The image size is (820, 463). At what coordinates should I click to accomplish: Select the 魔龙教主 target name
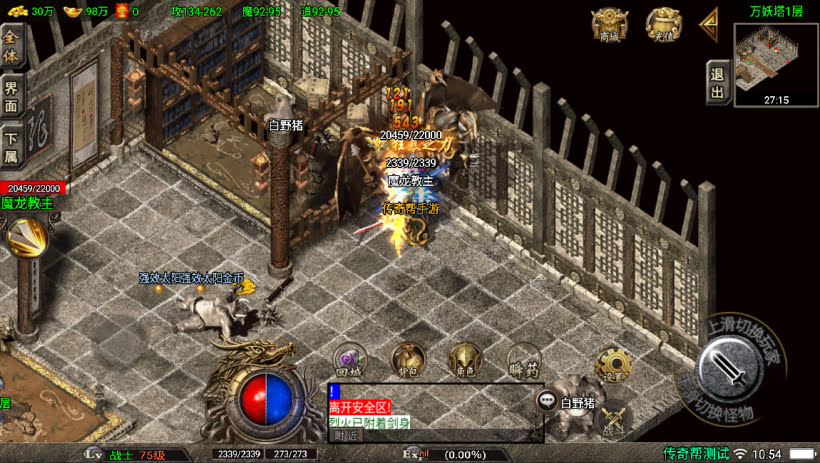[28, 202]
